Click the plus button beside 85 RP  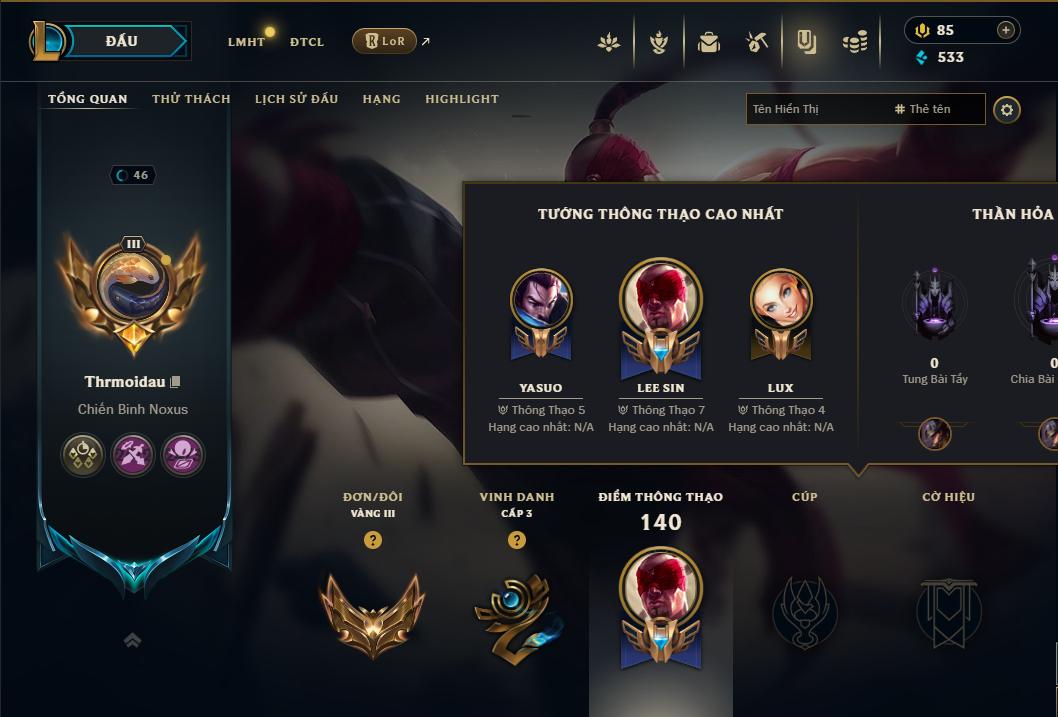[x=1006, y=30]
